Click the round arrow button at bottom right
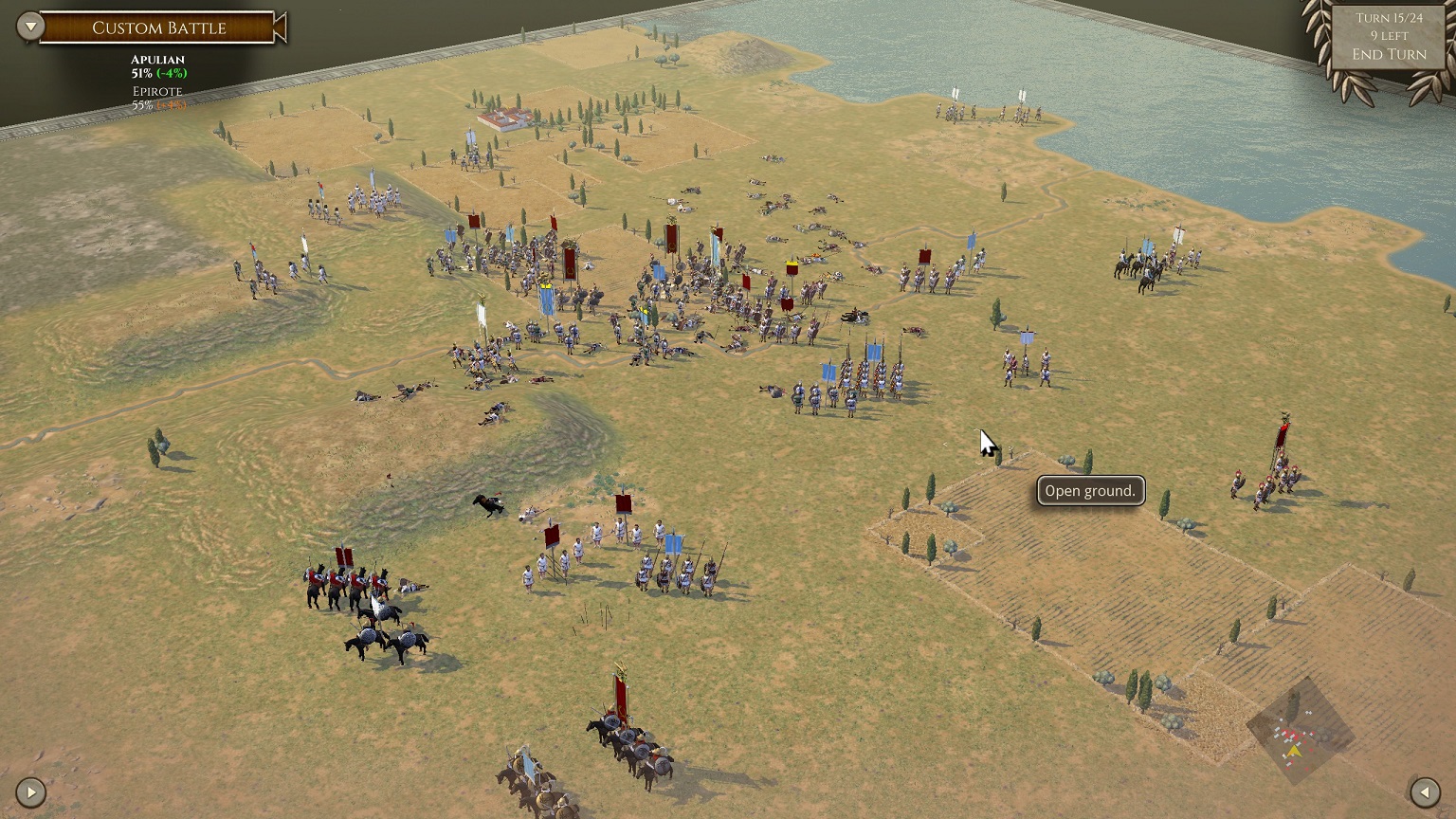 point(1424,792)
